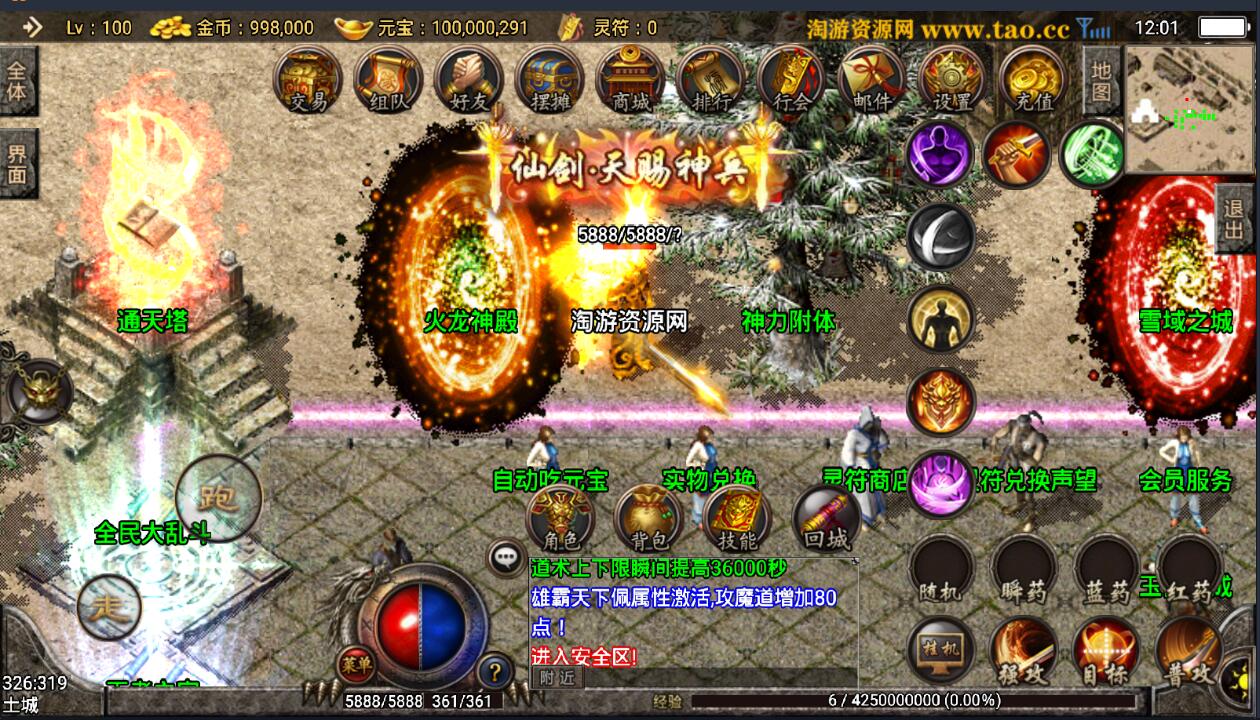Open the 商城 shop
Image resolution: width=1260 pixels, height=720 pixels.
pos(630,77)
